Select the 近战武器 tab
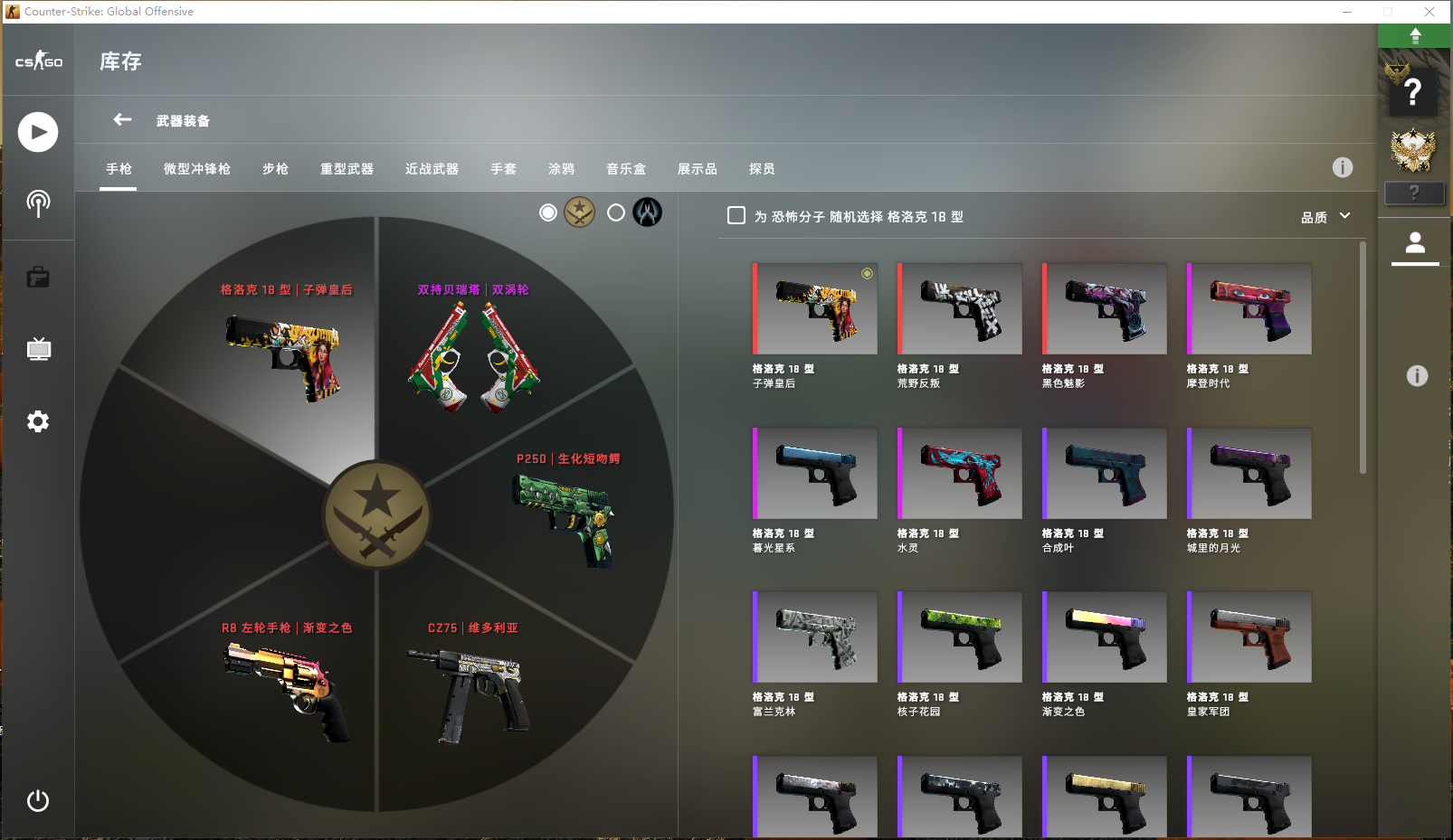1453x840 pixels. 432,169
